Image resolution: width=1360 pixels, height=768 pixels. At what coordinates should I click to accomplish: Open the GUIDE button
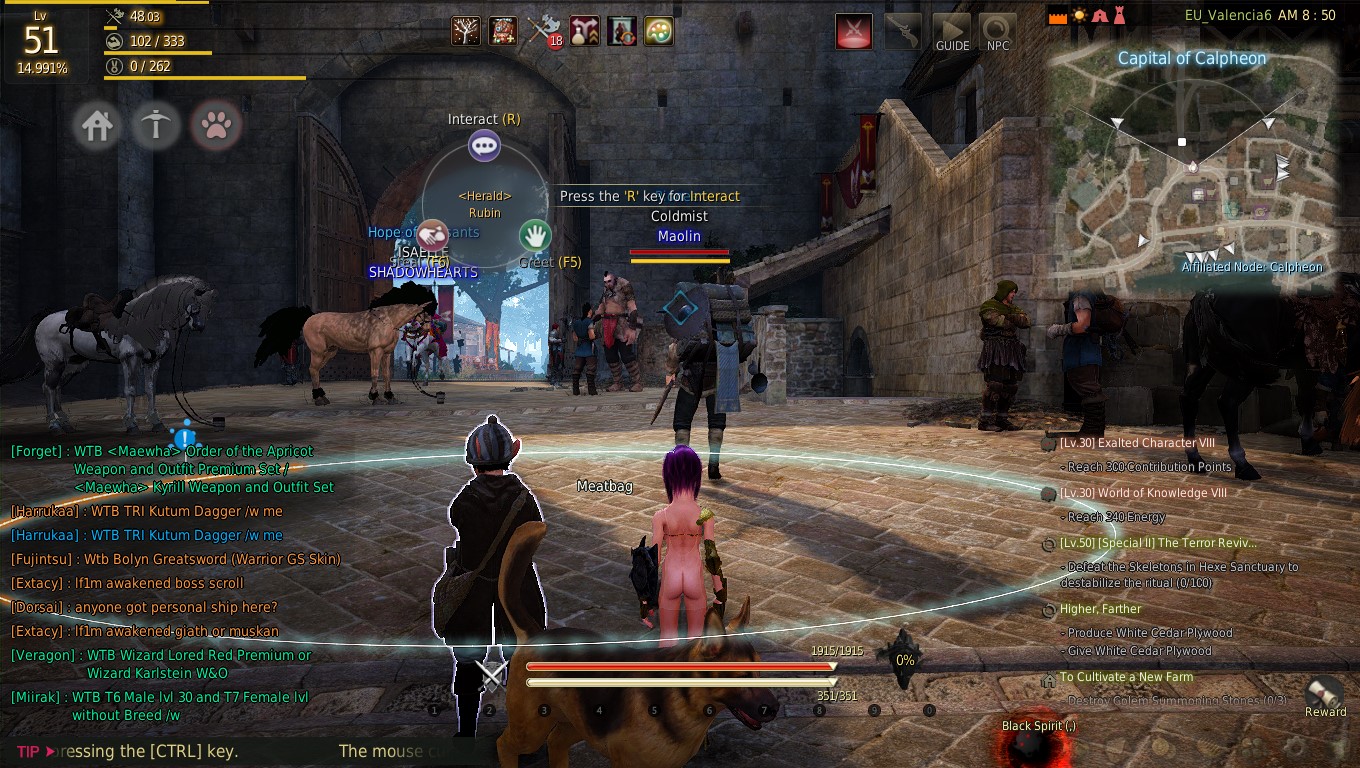pos(952,32)
